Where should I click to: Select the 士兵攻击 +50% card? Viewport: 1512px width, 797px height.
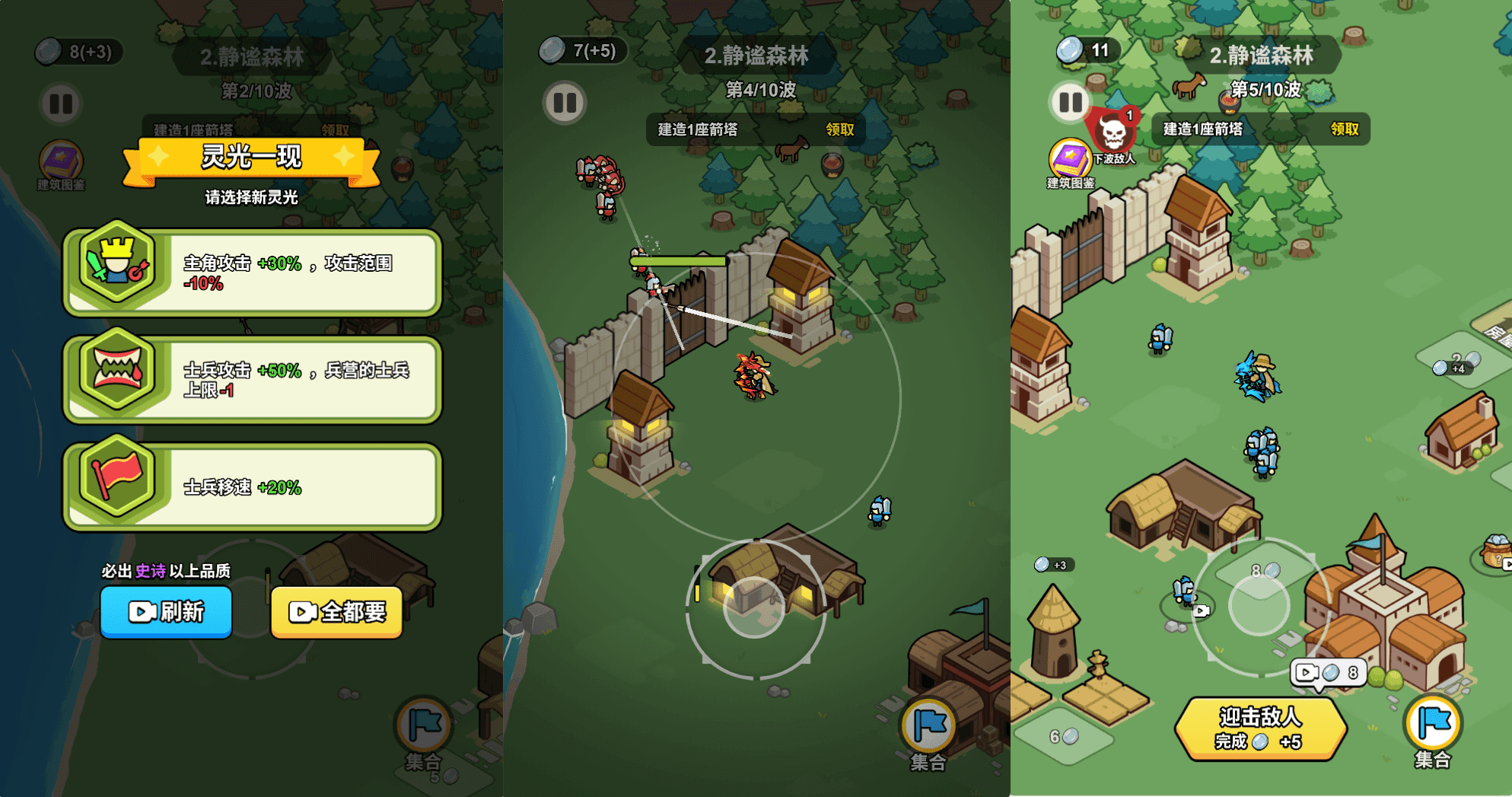tap(252, 379)
